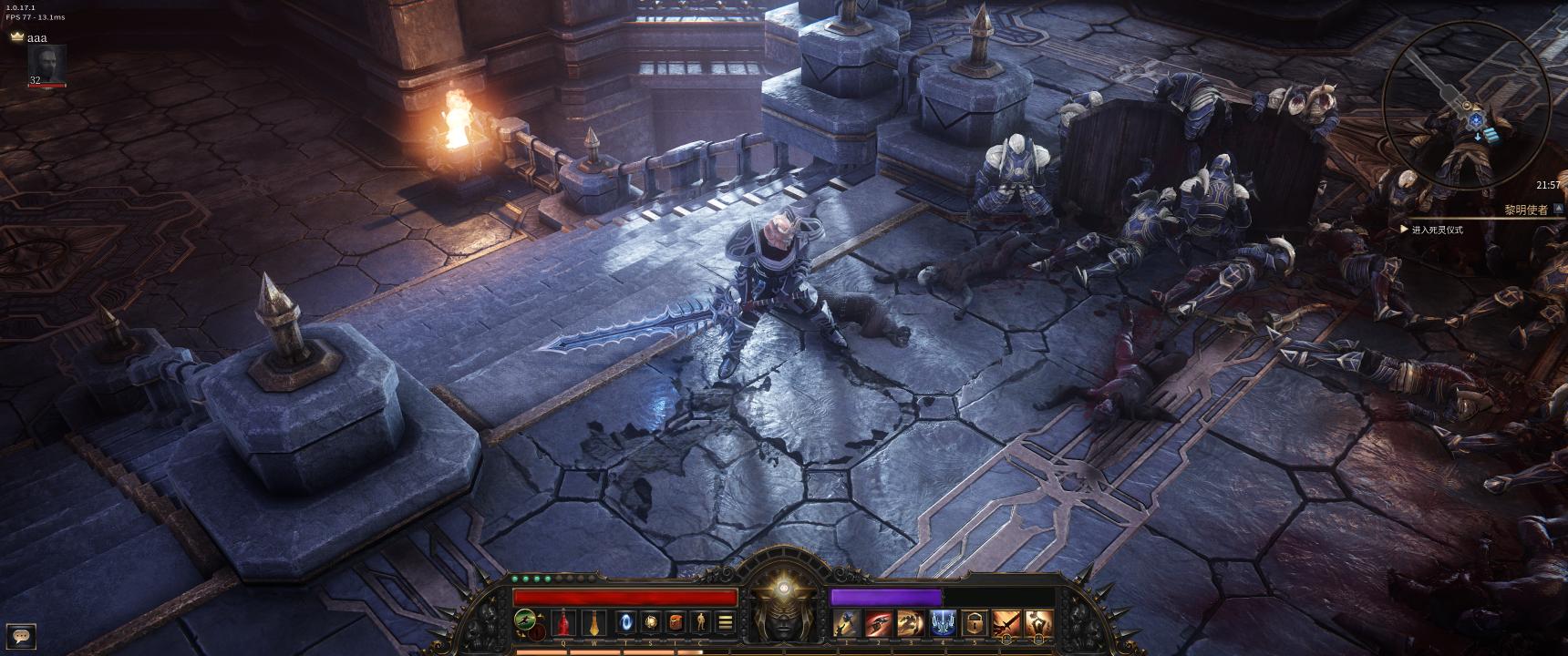Open the game menu hamburger icon

click(x=726, y=621)
